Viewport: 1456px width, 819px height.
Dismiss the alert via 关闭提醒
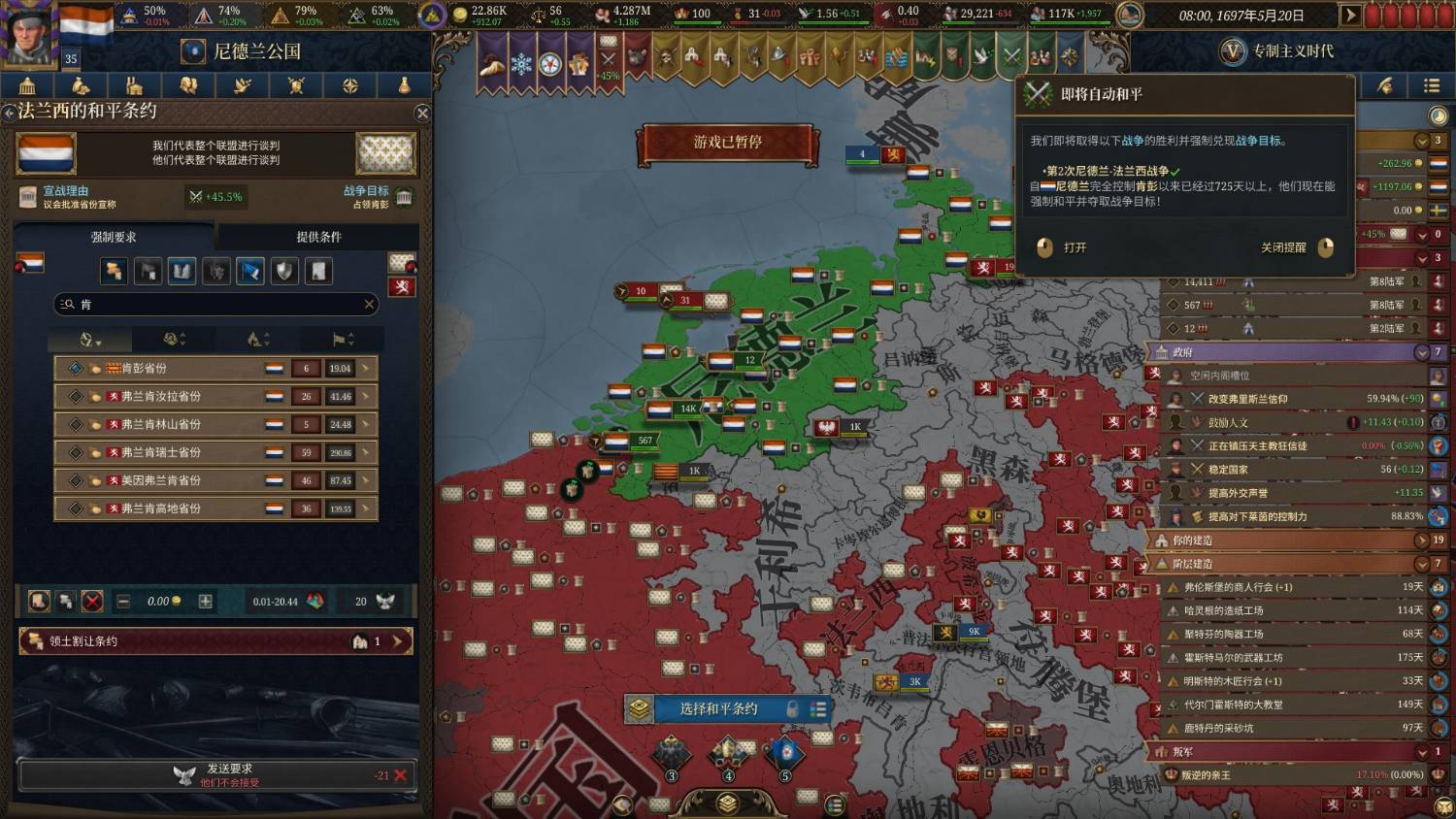pos(1296,247)
